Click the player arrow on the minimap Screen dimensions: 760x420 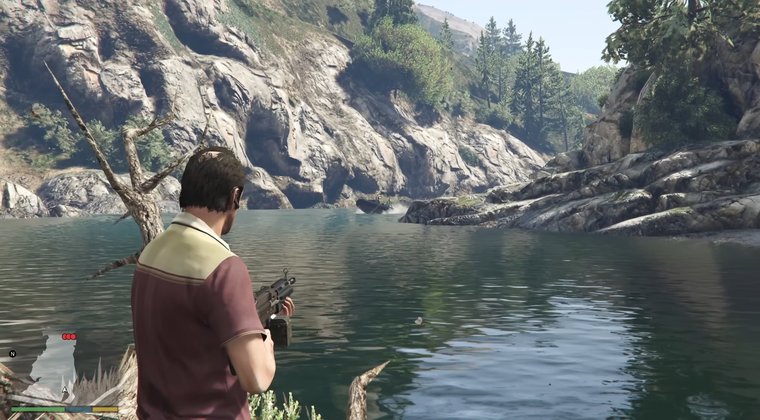[66, 387]
